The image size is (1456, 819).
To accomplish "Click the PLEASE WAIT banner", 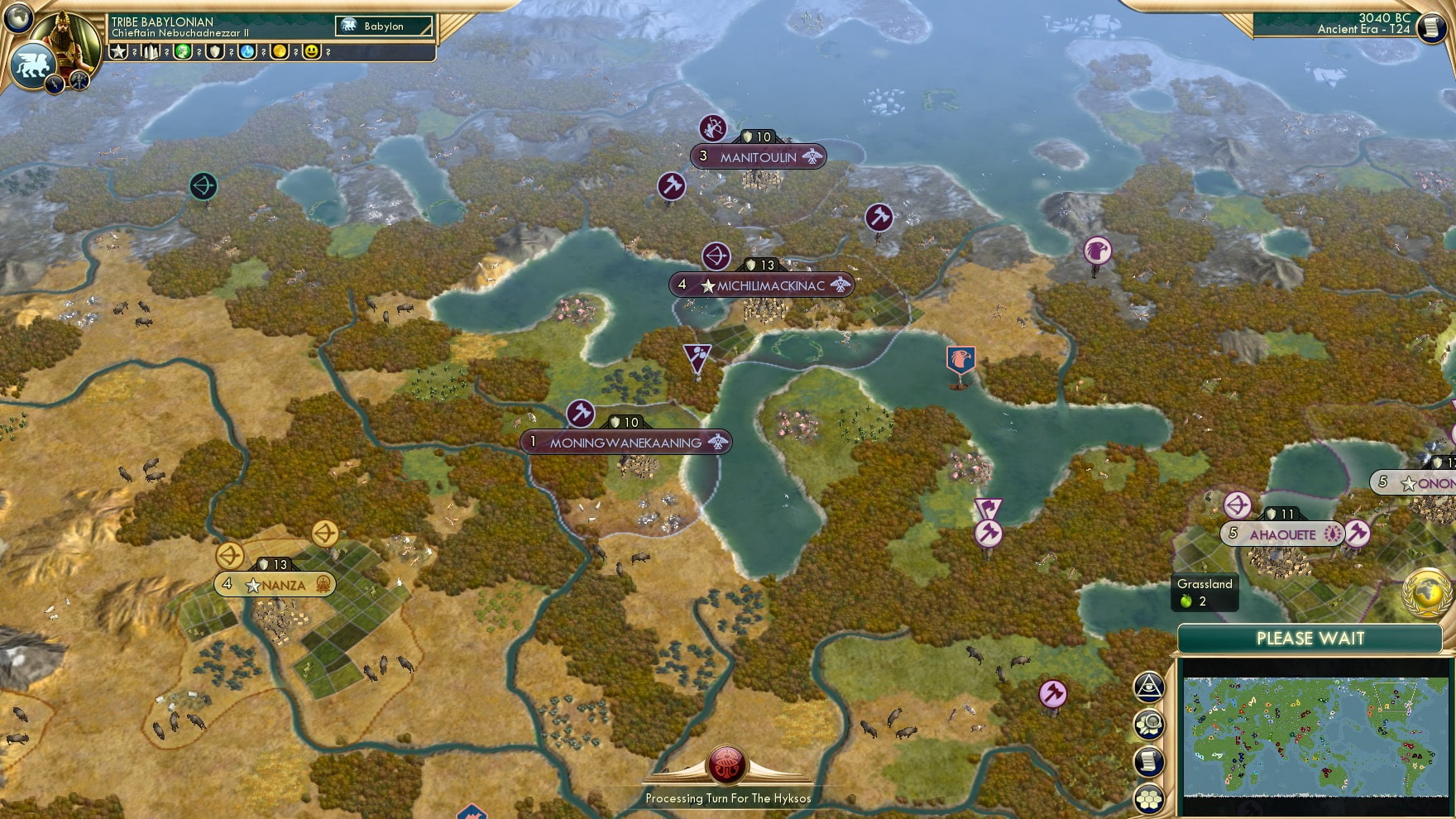I will pyautogui.click(x=1310, y=639).
